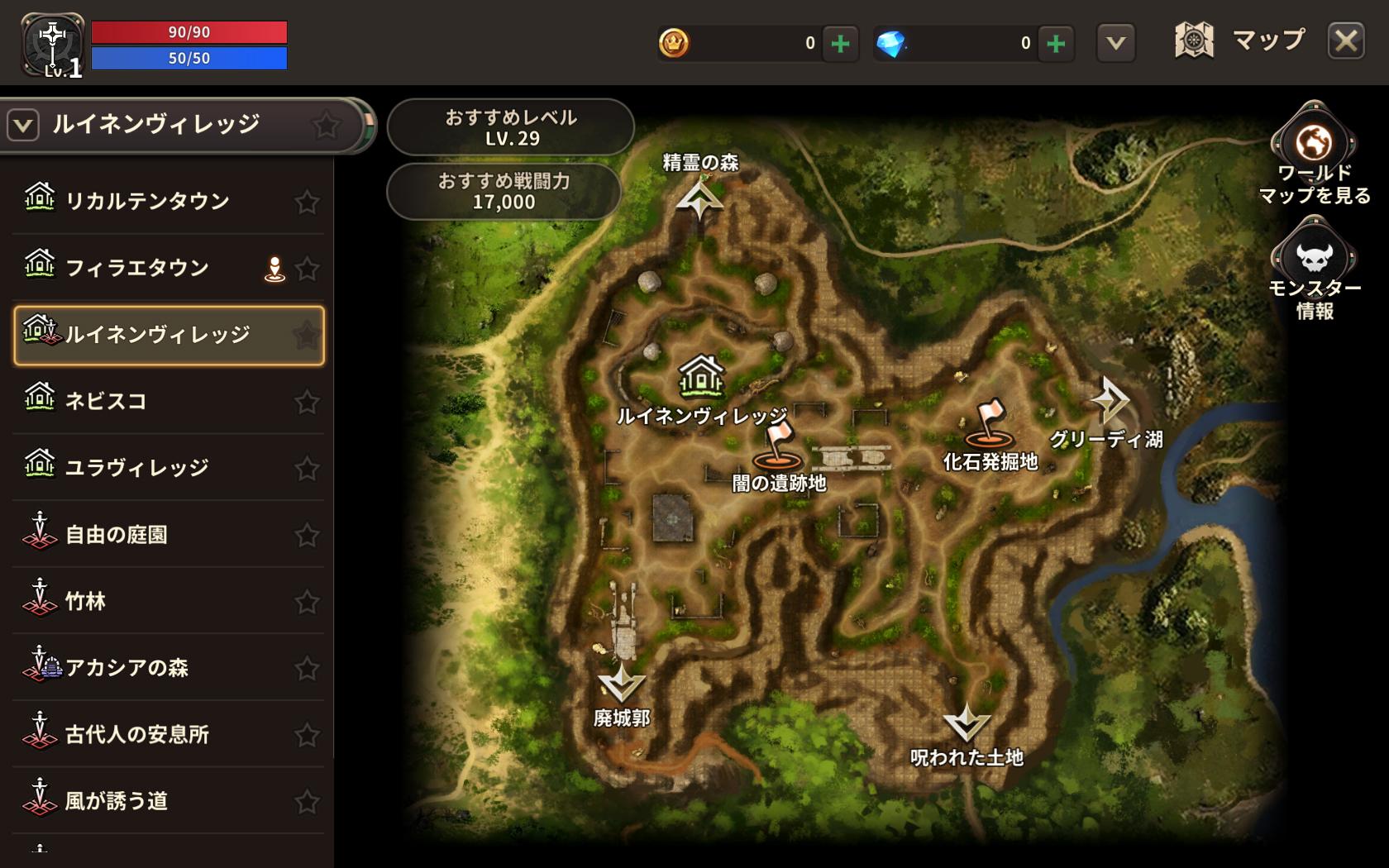Add blue diamonds with the plus button
Screen dimensions: 1389x868
pos(1056,43)
